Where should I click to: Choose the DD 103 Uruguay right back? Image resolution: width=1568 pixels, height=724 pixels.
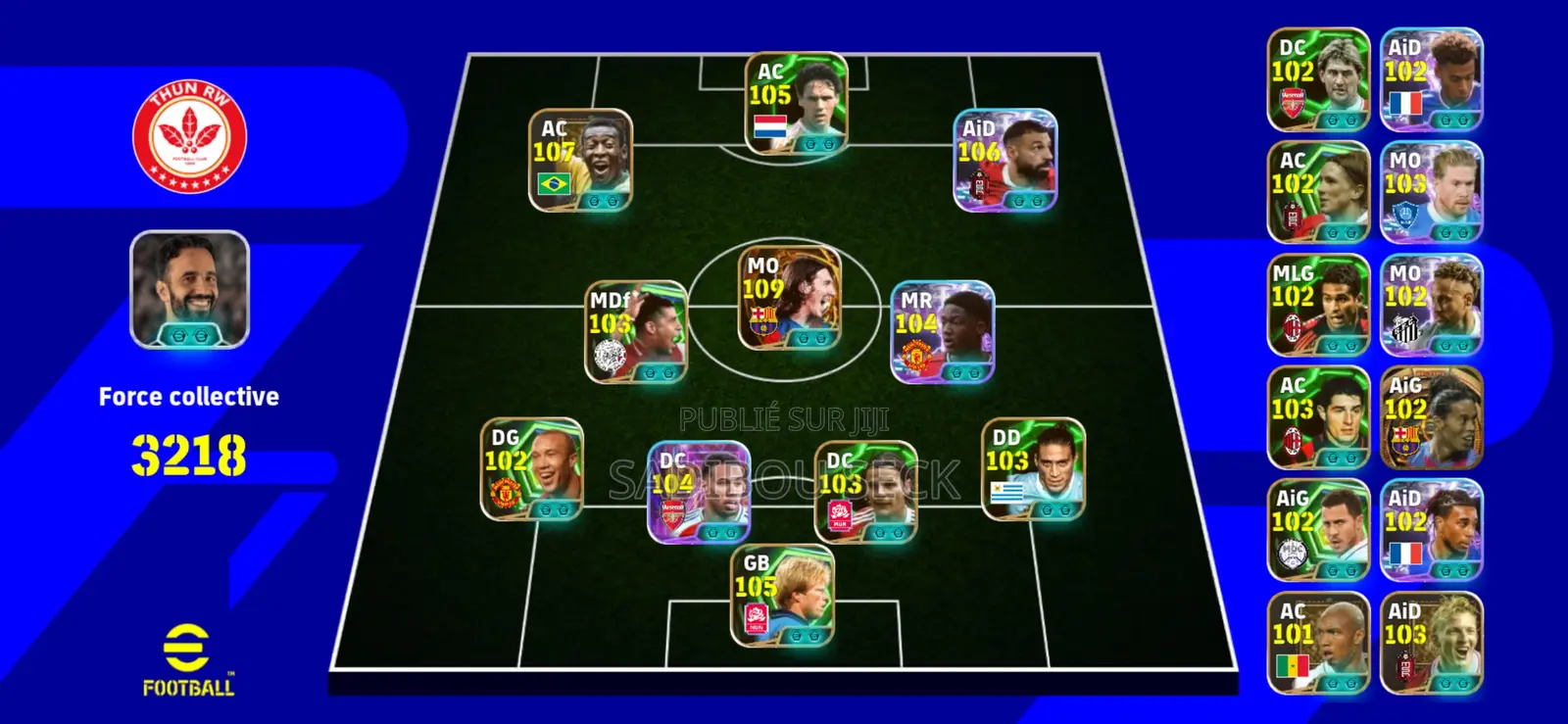click(x=1033, y=469)
